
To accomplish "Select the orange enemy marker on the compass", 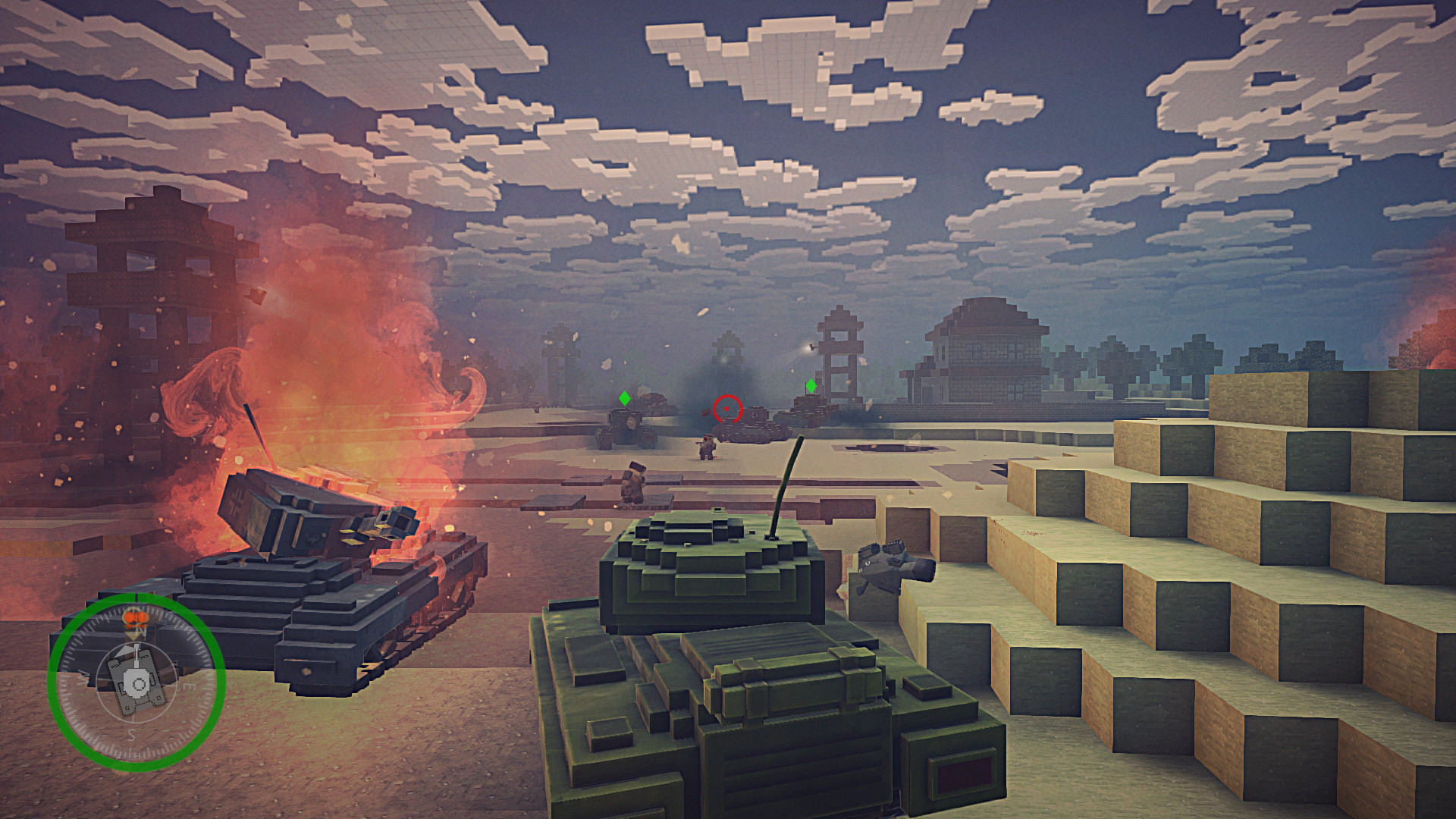I will click(135, 617).
